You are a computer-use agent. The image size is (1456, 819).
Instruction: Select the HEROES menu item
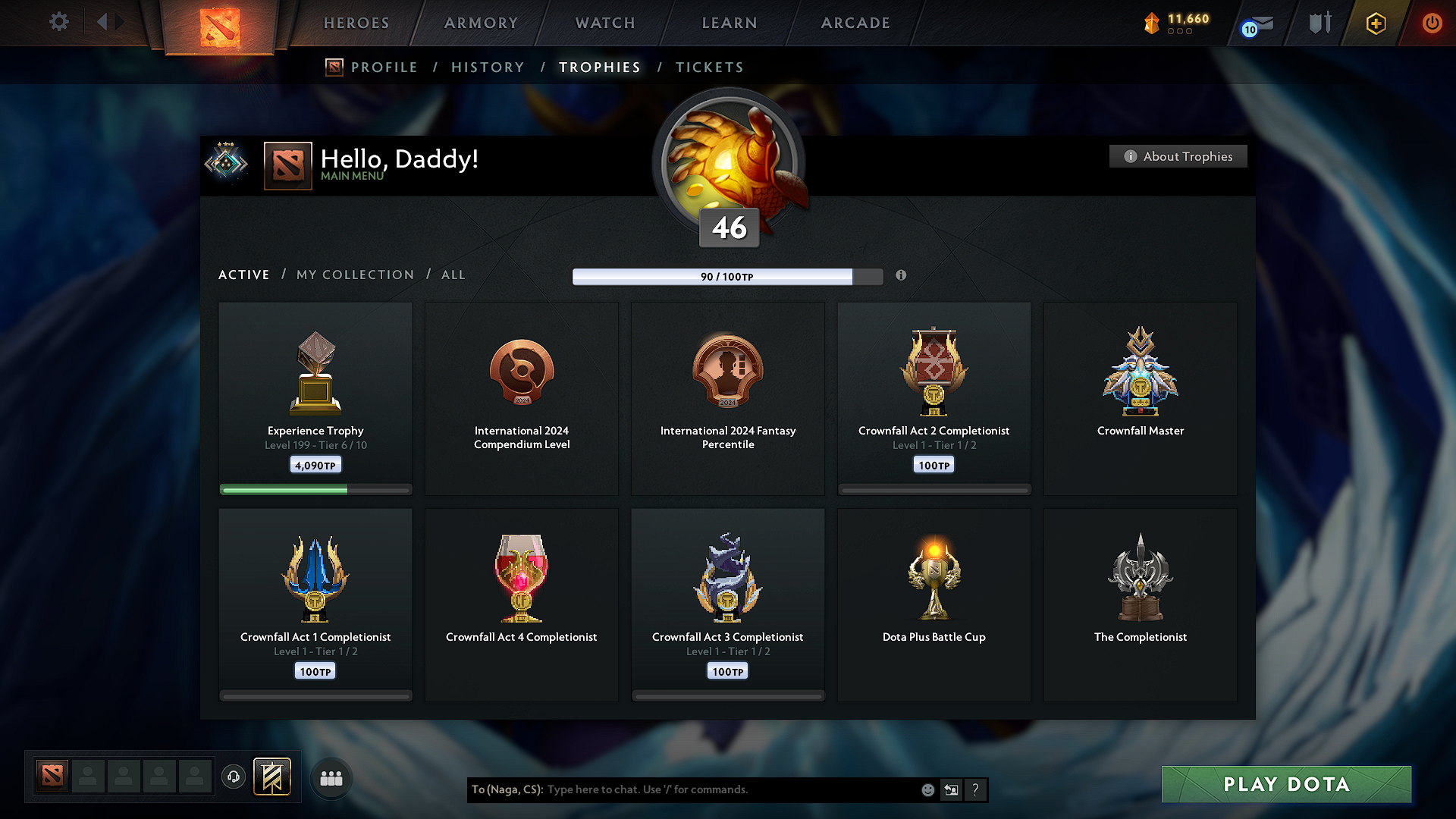tap(356, 23)
